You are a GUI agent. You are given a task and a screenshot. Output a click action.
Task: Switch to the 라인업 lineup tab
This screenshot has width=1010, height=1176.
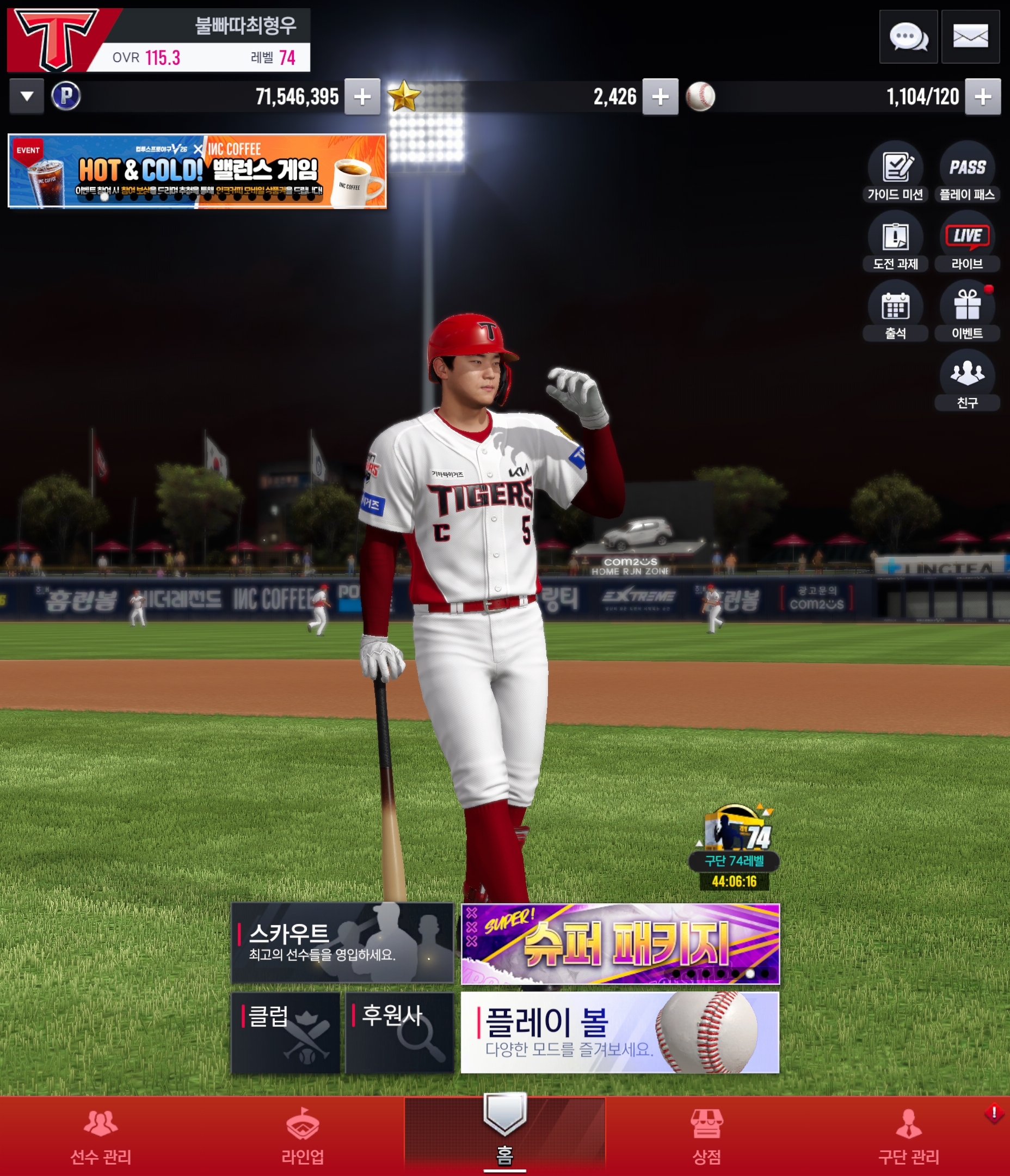click(303, 1136)
